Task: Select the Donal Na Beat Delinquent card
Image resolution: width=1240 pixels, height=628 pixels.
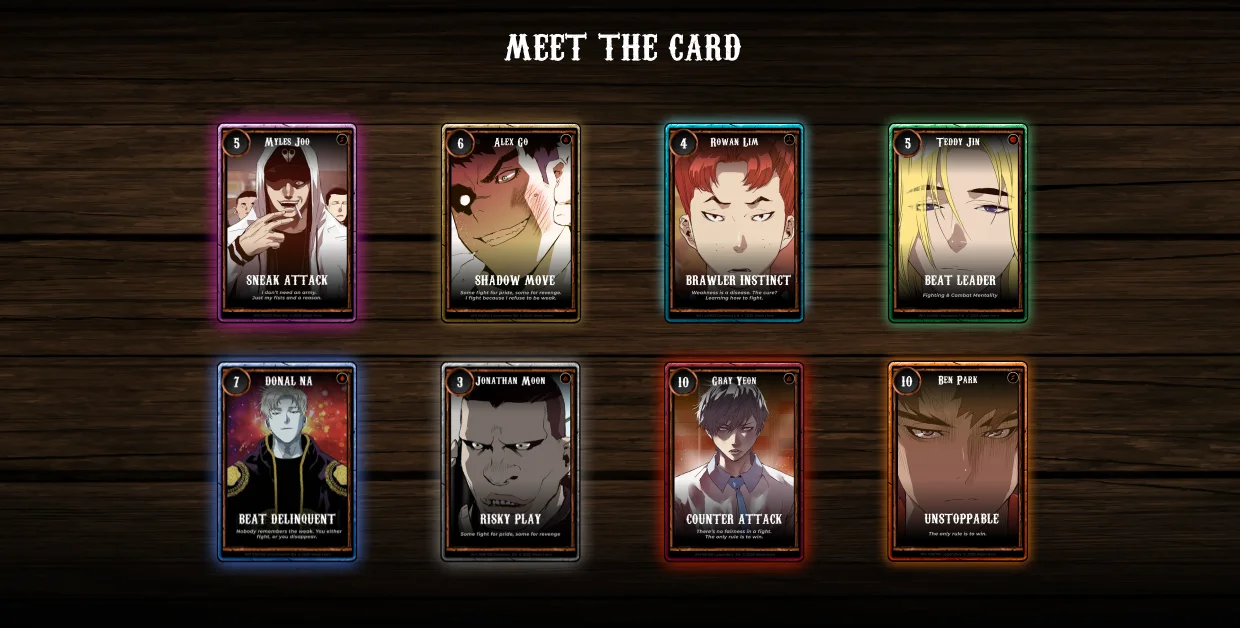Action: [x=287, y=462]
